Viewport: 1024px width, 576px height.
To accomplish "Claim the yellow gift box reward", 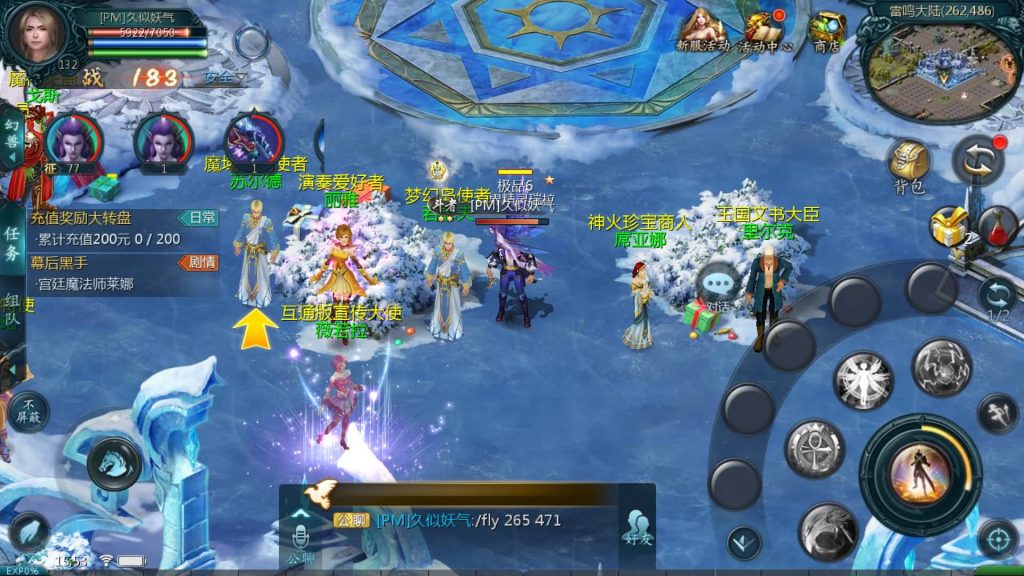I will (x=948, y=228).
